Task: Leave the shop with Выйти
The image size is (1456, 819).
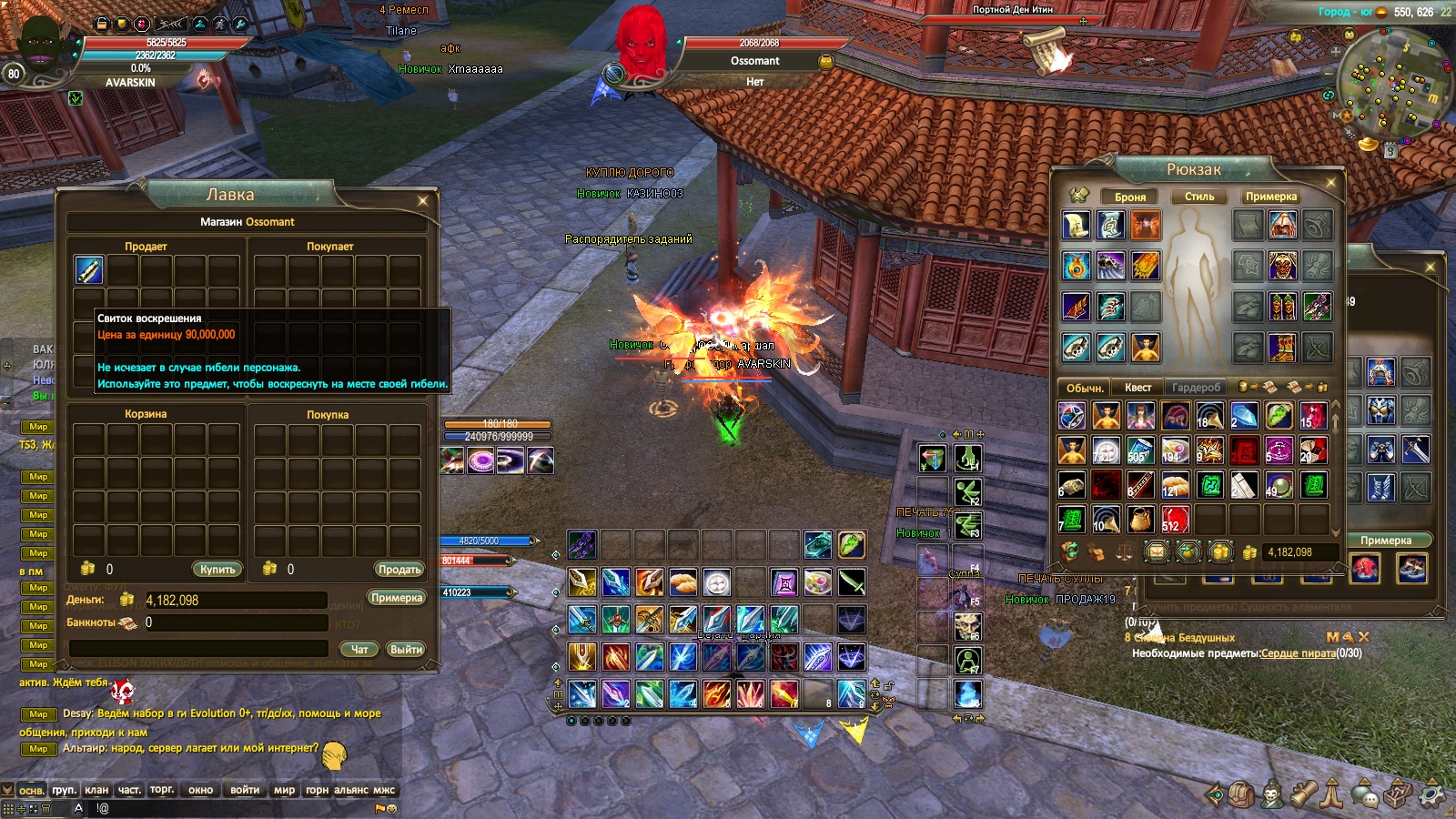Action: [406, 649]
